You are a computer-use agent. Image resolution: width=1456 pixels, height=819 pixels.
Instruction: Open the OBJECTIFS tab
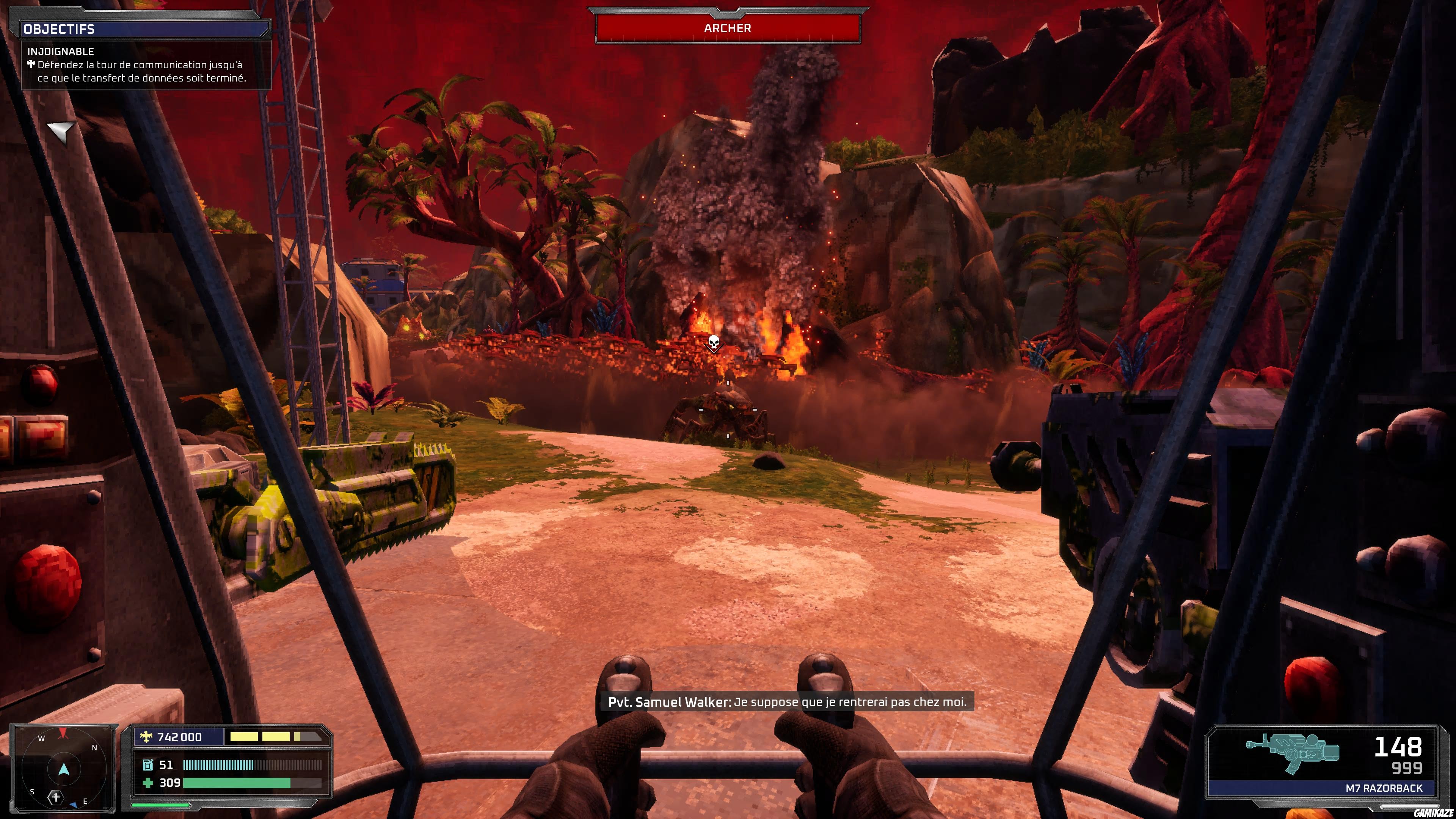pyautogui.click(x=60, y=29)
